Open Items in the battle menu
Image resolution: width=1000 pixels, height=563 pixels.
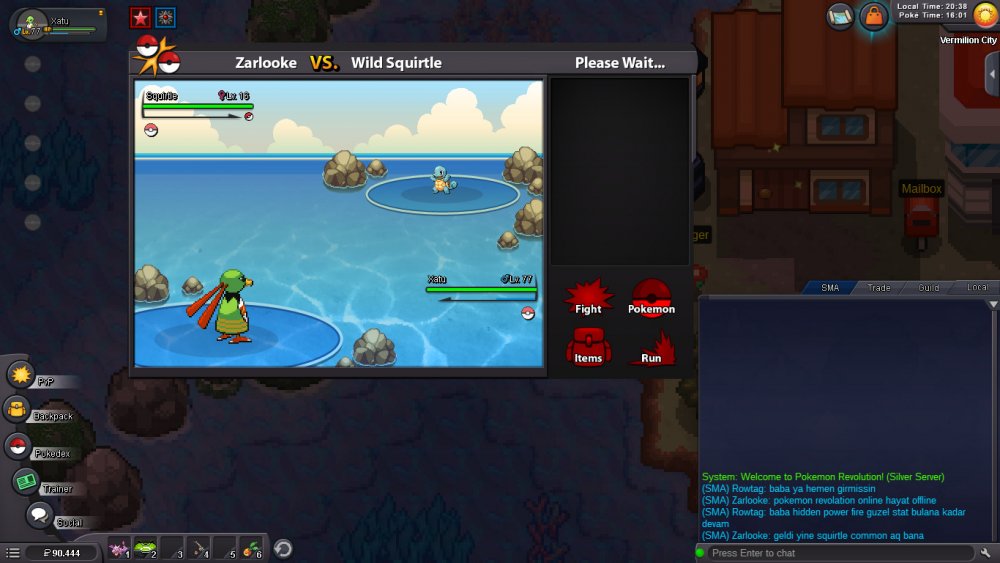(x=588, y=347)
